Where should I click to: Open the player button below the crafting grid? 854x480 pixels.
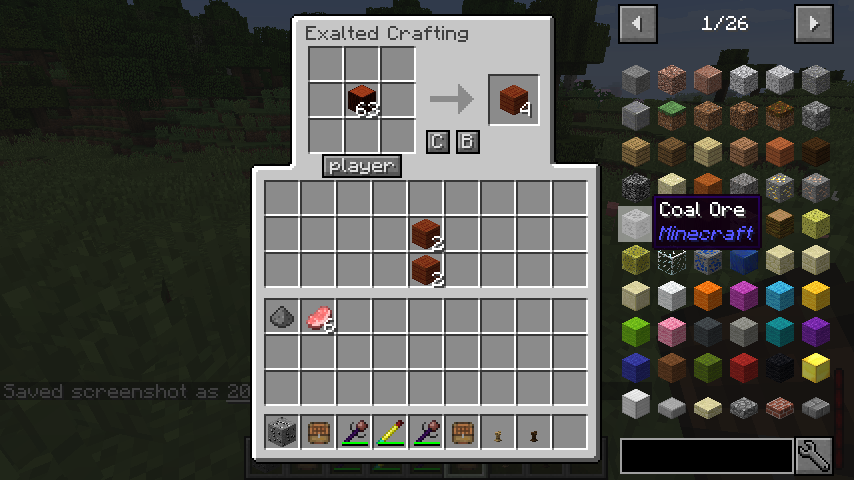(362, 166)
